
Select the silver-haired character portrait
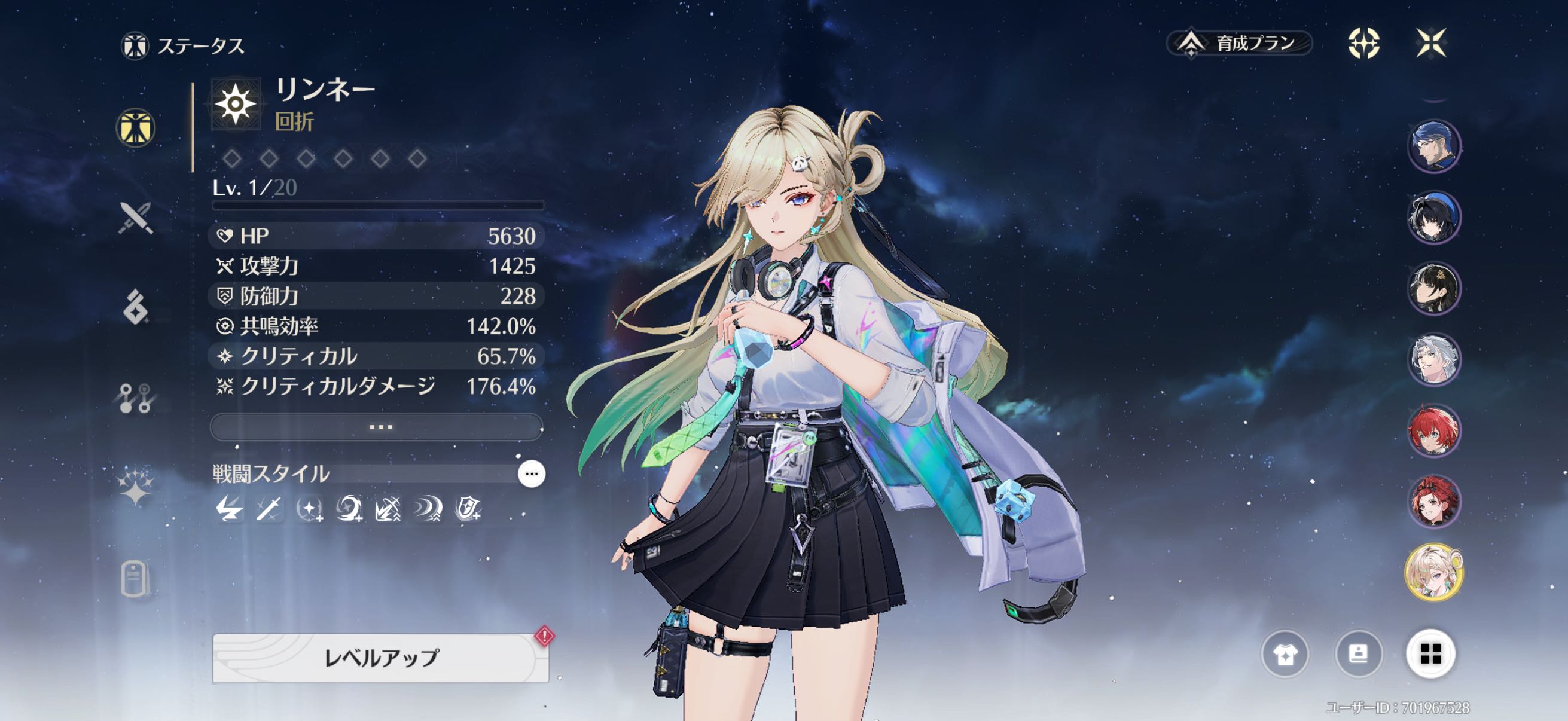coord(1433,359)
